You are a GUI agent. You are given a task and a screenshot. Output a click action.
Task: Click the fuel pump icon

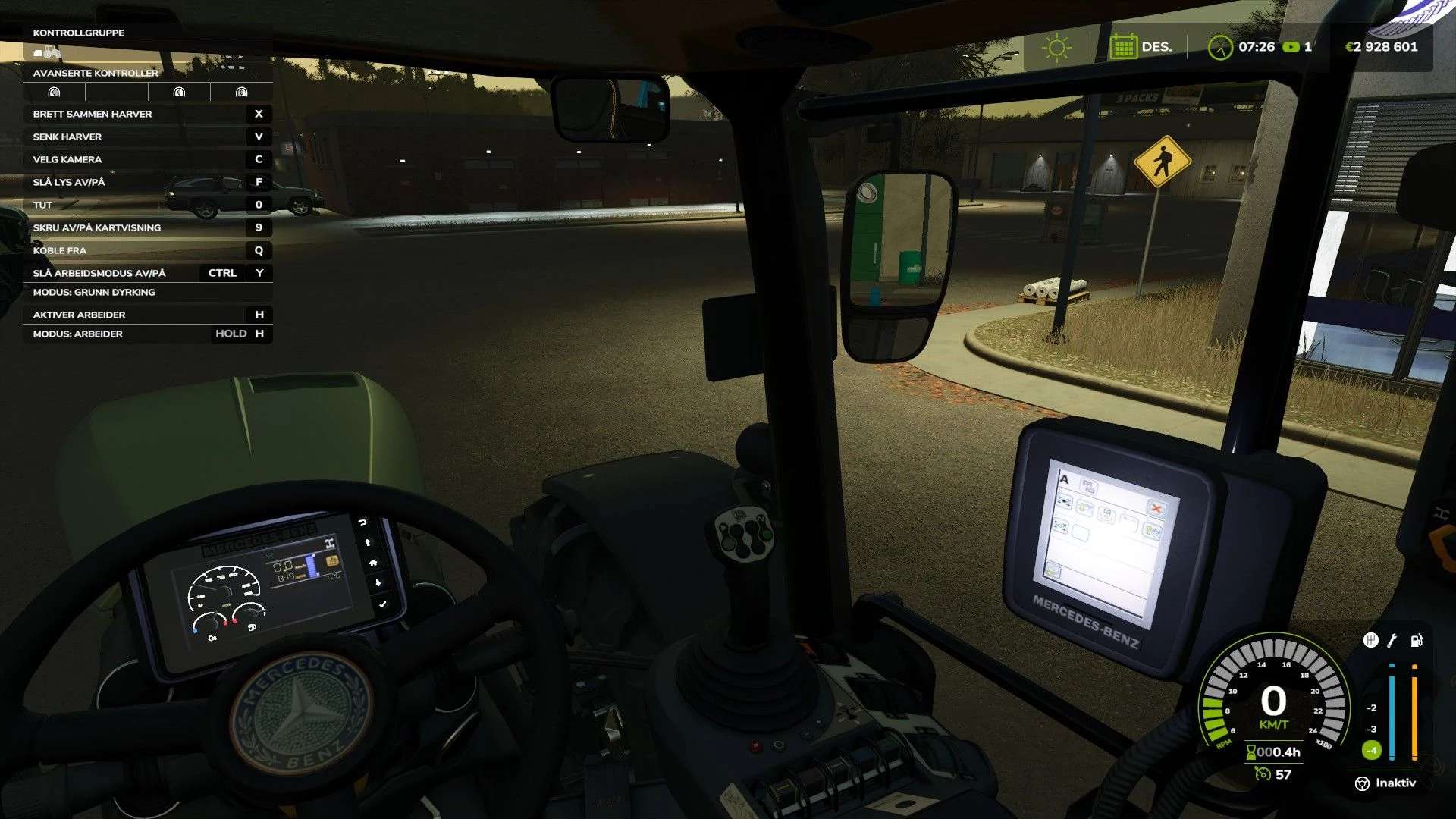[1416, 641]
